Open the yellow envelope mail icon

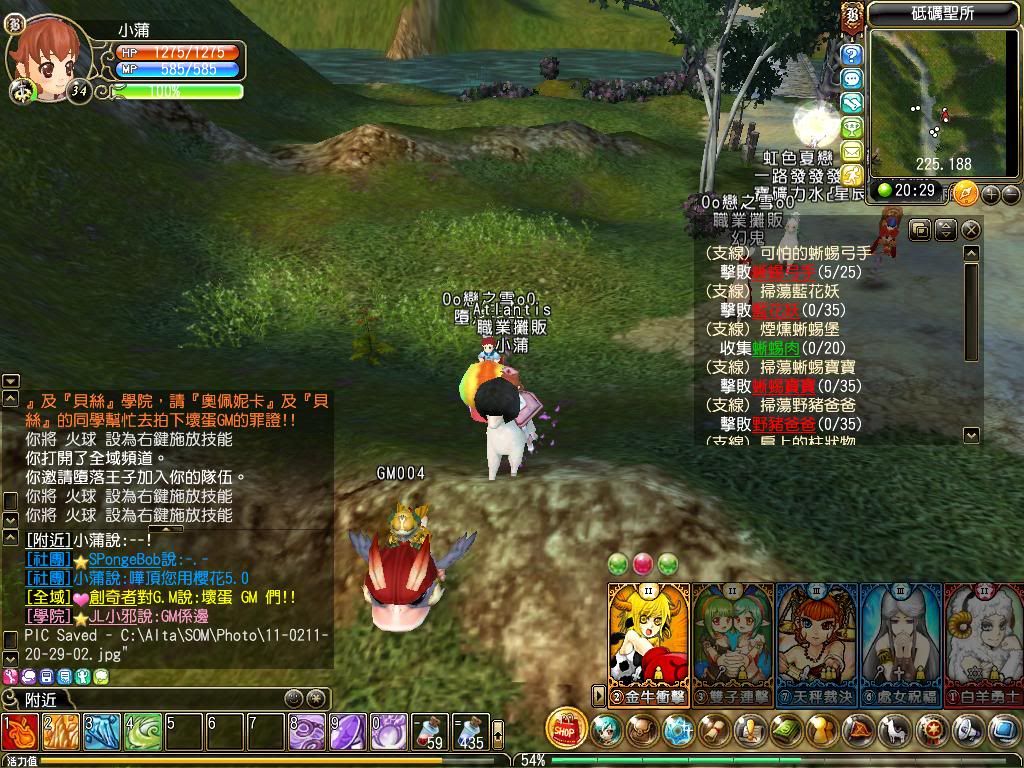(852, 152)
